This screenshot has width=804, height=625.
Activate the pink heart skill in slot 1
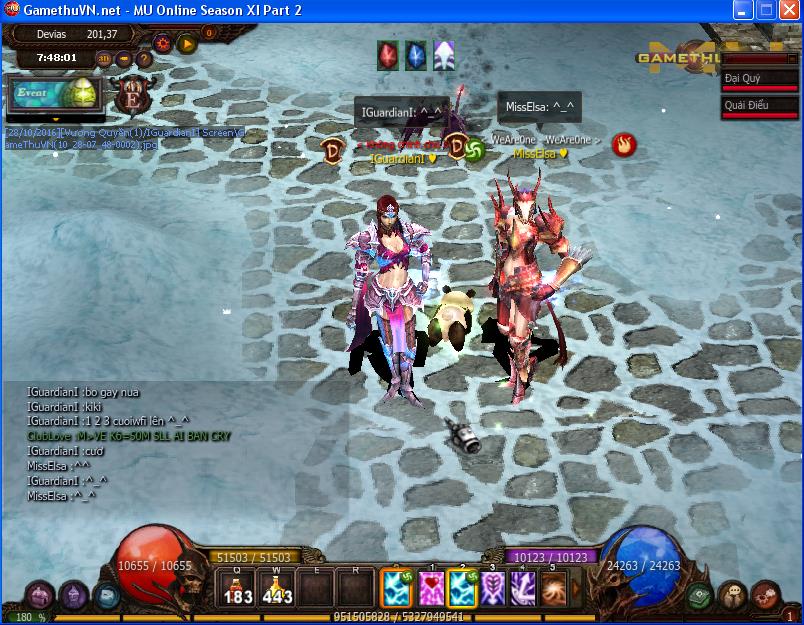[x=431, y=588]
